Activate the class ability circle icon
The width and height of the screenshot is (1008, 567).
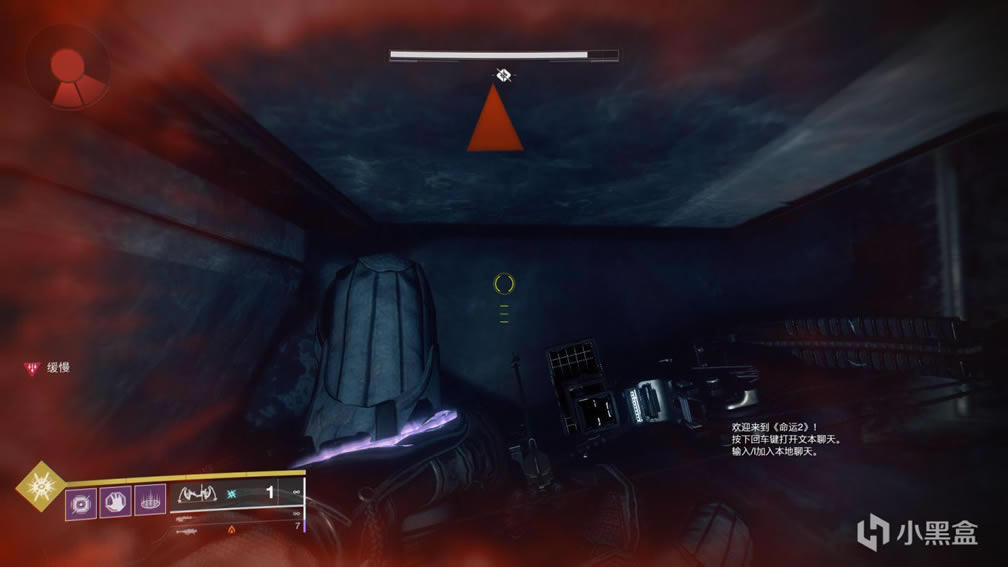tap(150, 501)
